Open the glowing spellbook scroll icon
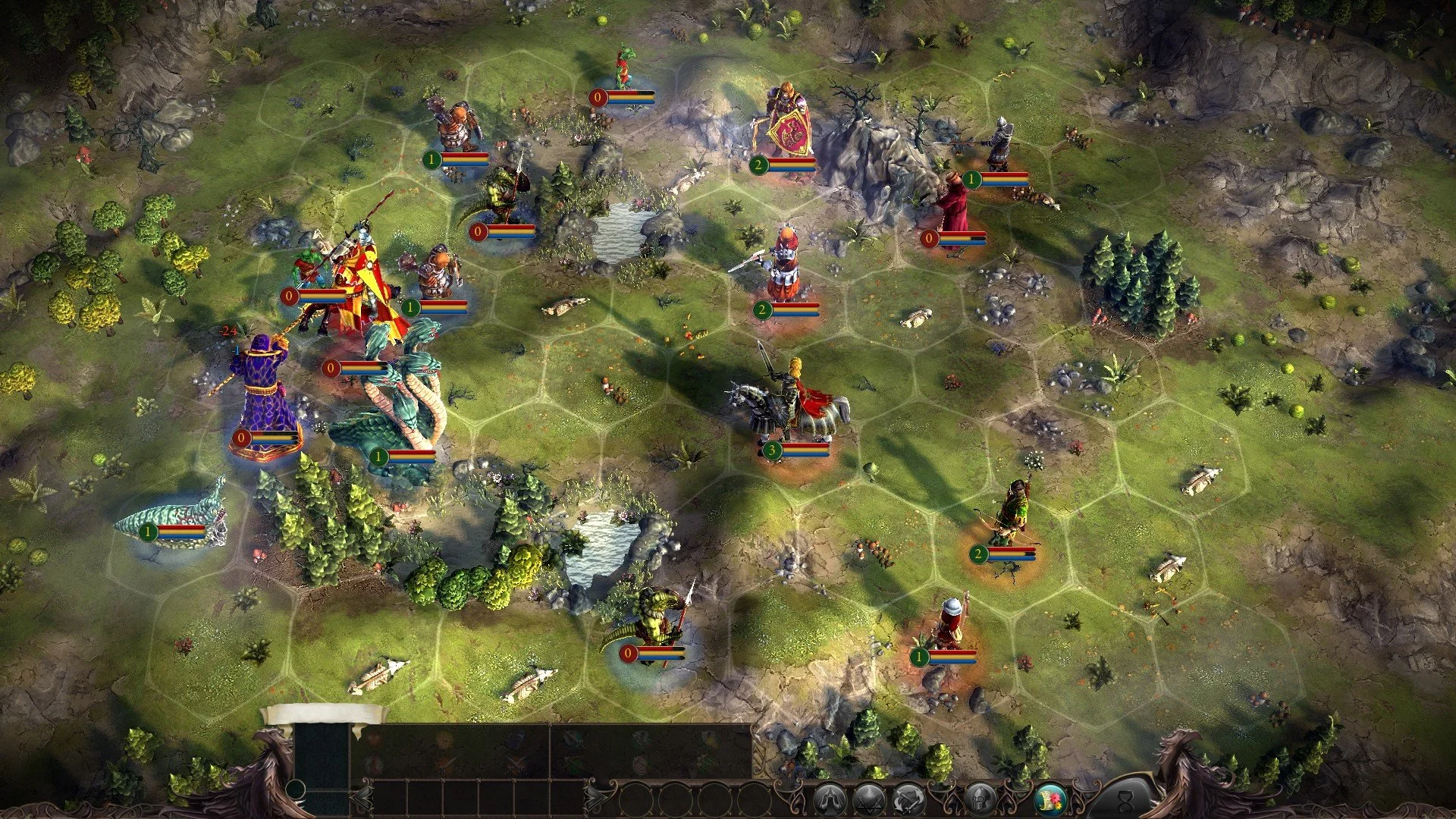This screenshot has width=1456, height=819. 1050,800
